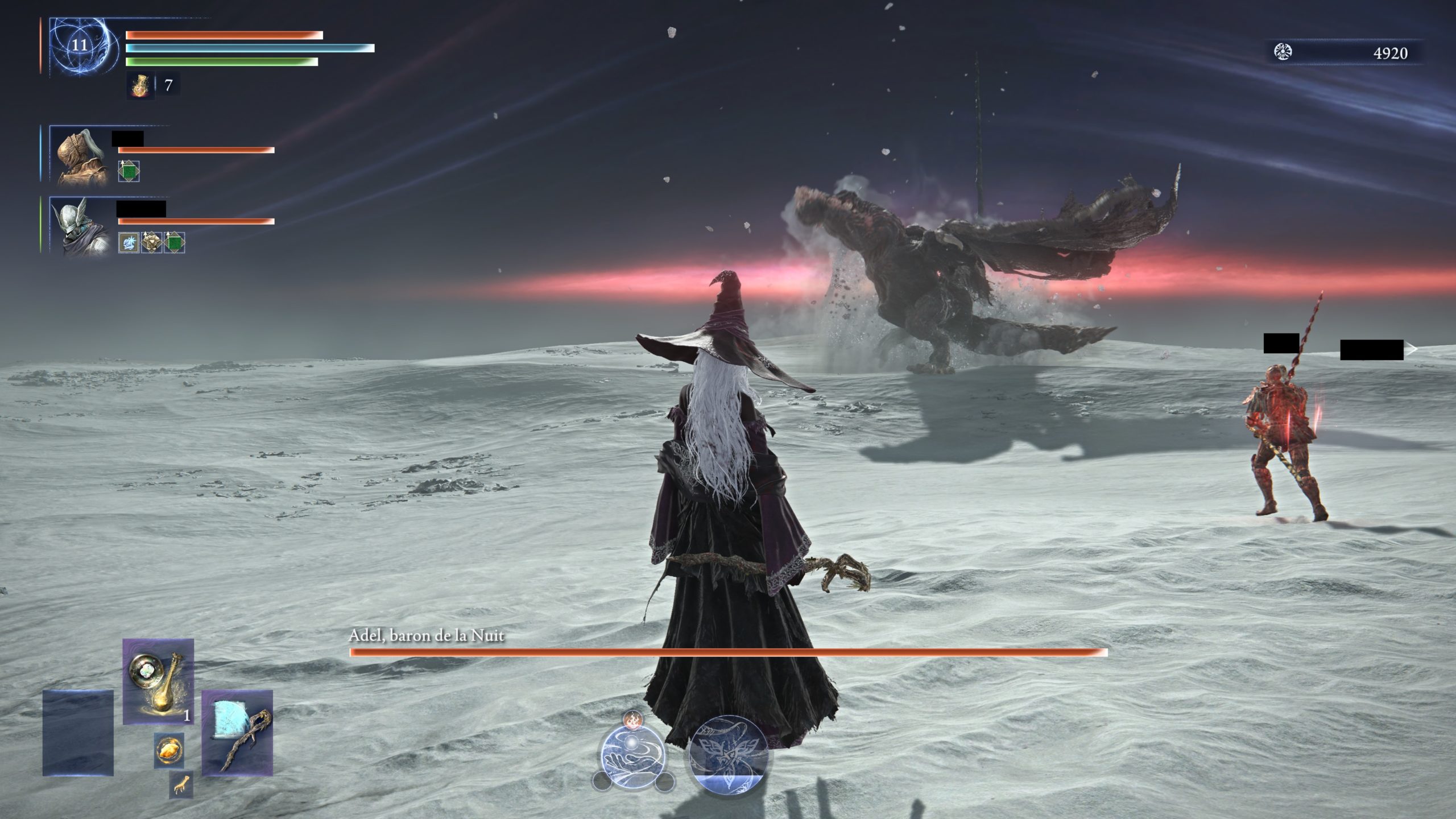This screenshot has height=819, width=1456.
Task: Click the golden flower buff icon
Action: tap(151, 242)
